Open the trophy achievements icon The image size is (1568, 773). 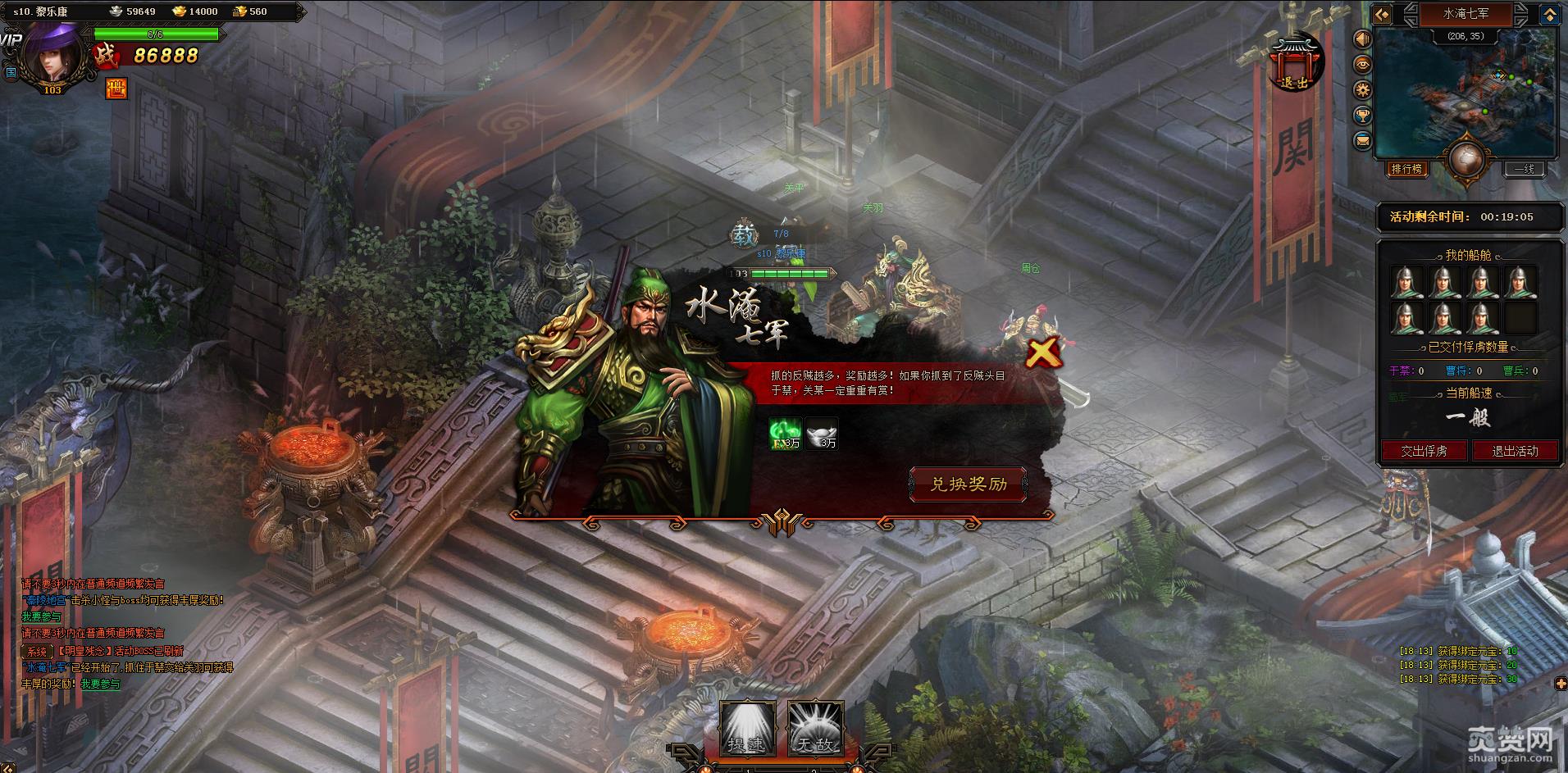(1363, 115)
